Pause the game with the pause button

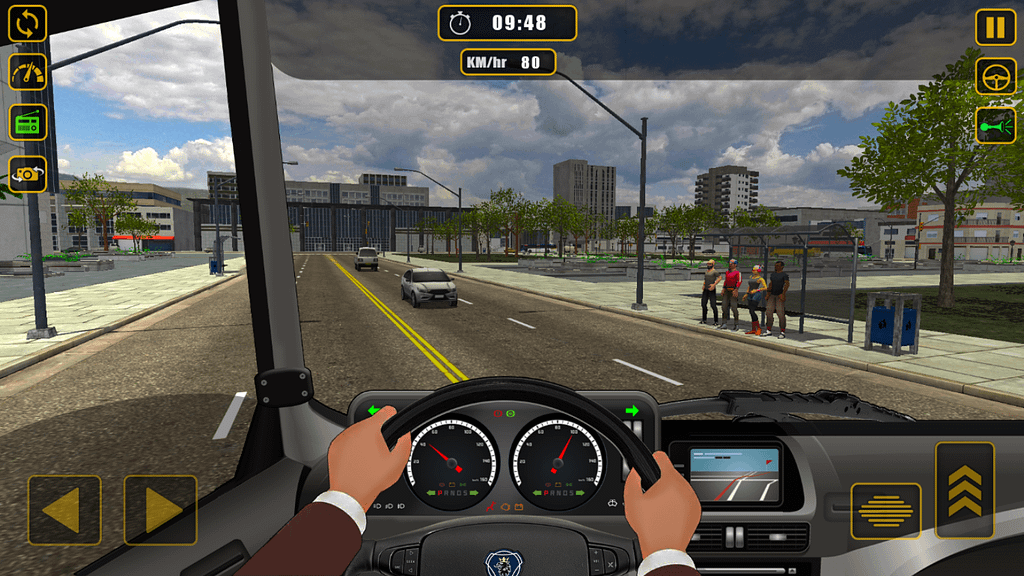pyautogui.click(x=995, y=27)
